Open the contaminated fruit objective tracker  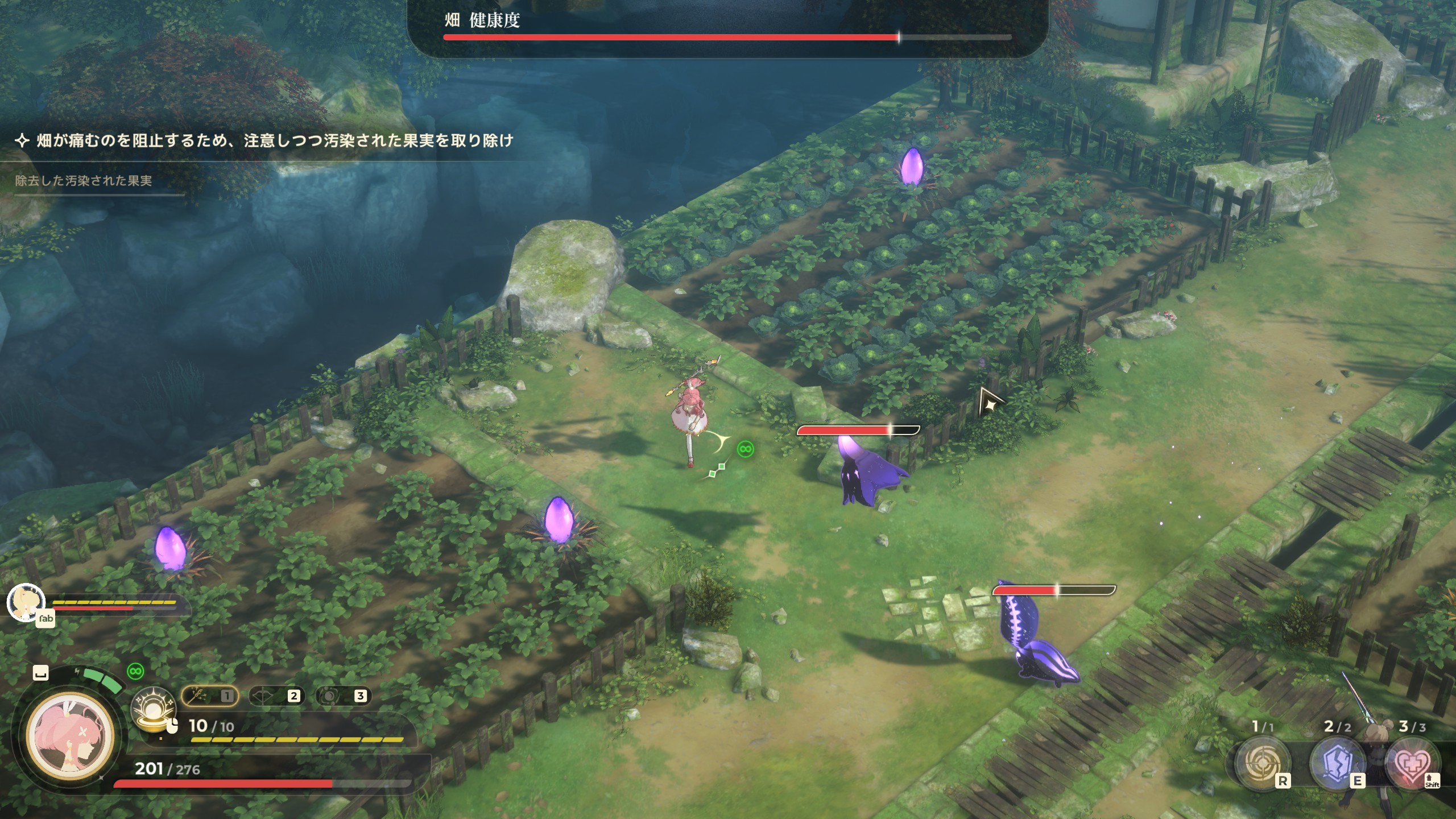pos(84,181)
